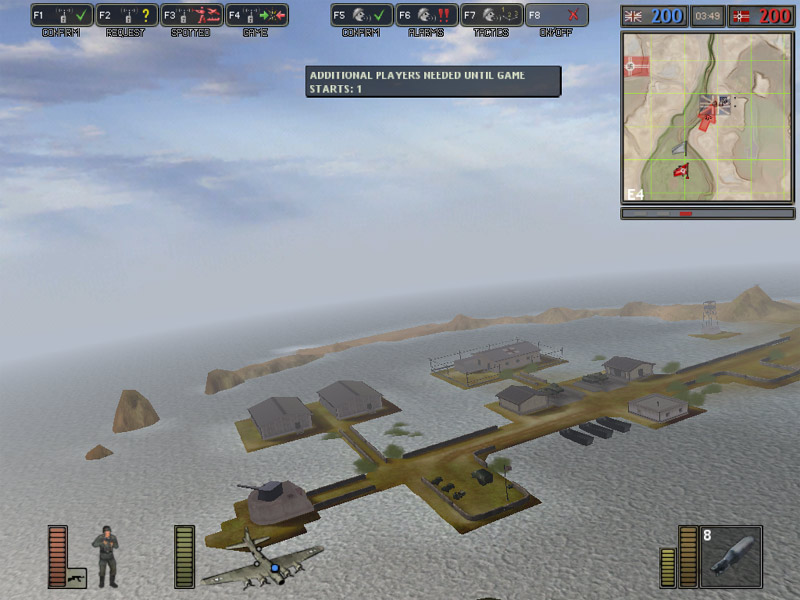Select the F3 Spotted radio command

pos(191,15)
